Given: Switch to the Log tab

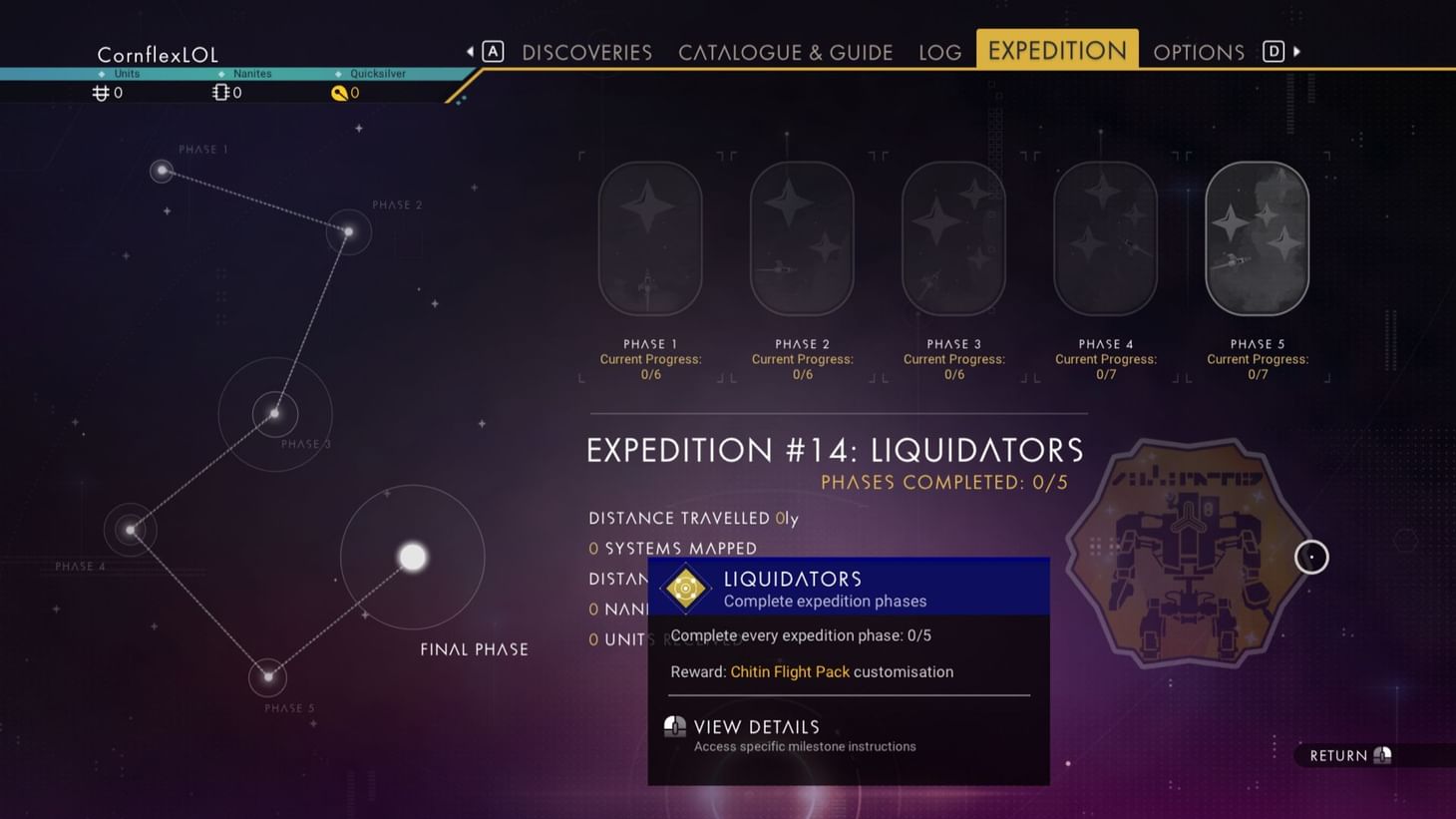Looking at the screenshot, I should [938, 51].
